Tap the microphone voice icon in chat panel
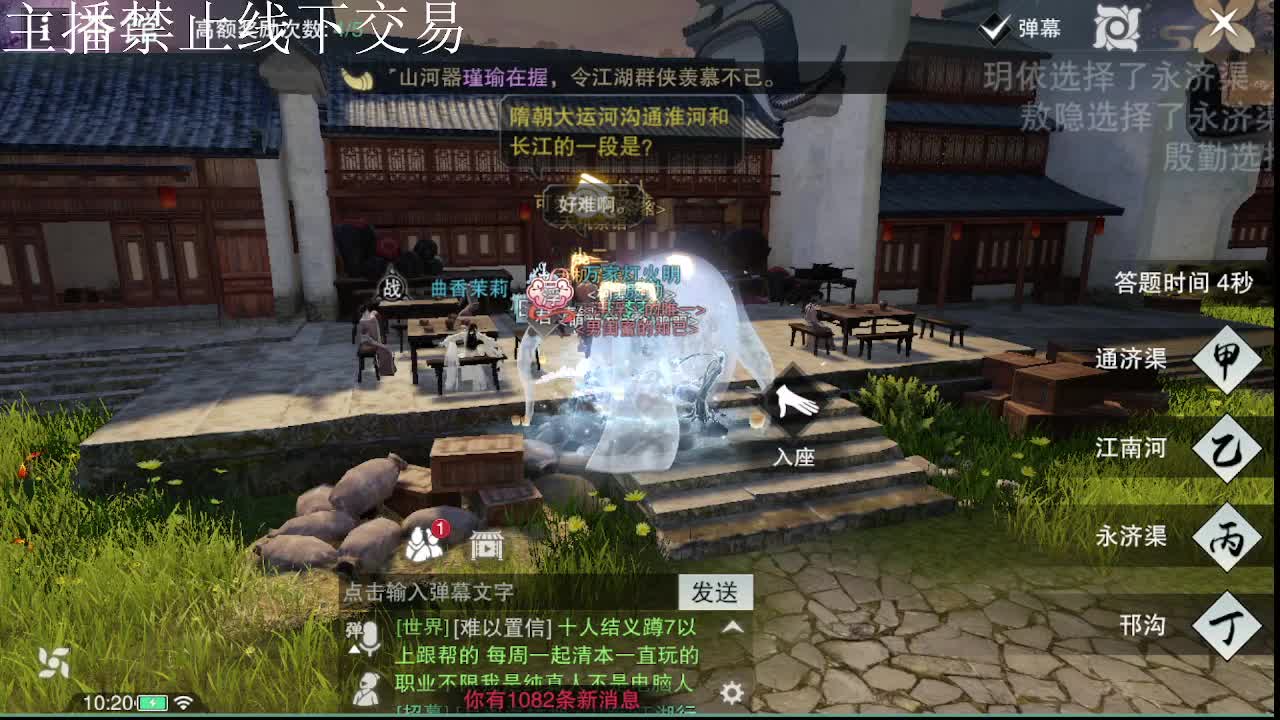1280x720 pixels. click(370, 636)
